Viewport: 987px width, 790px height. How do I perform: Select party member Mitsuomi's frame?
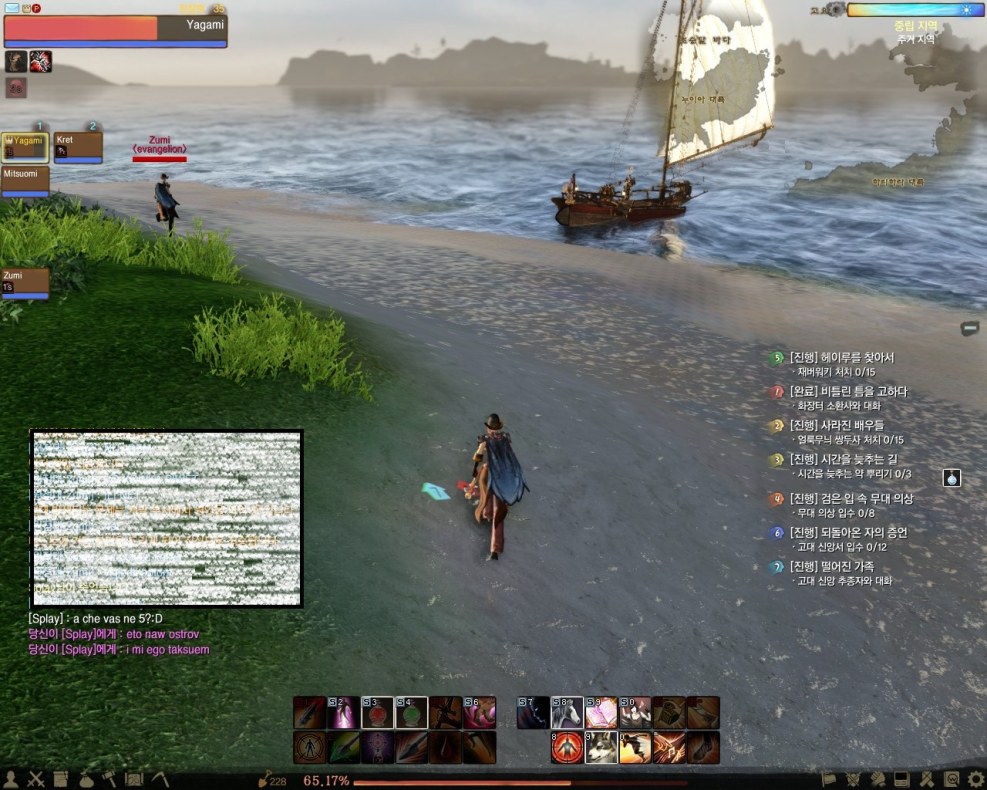coord(25,180)
